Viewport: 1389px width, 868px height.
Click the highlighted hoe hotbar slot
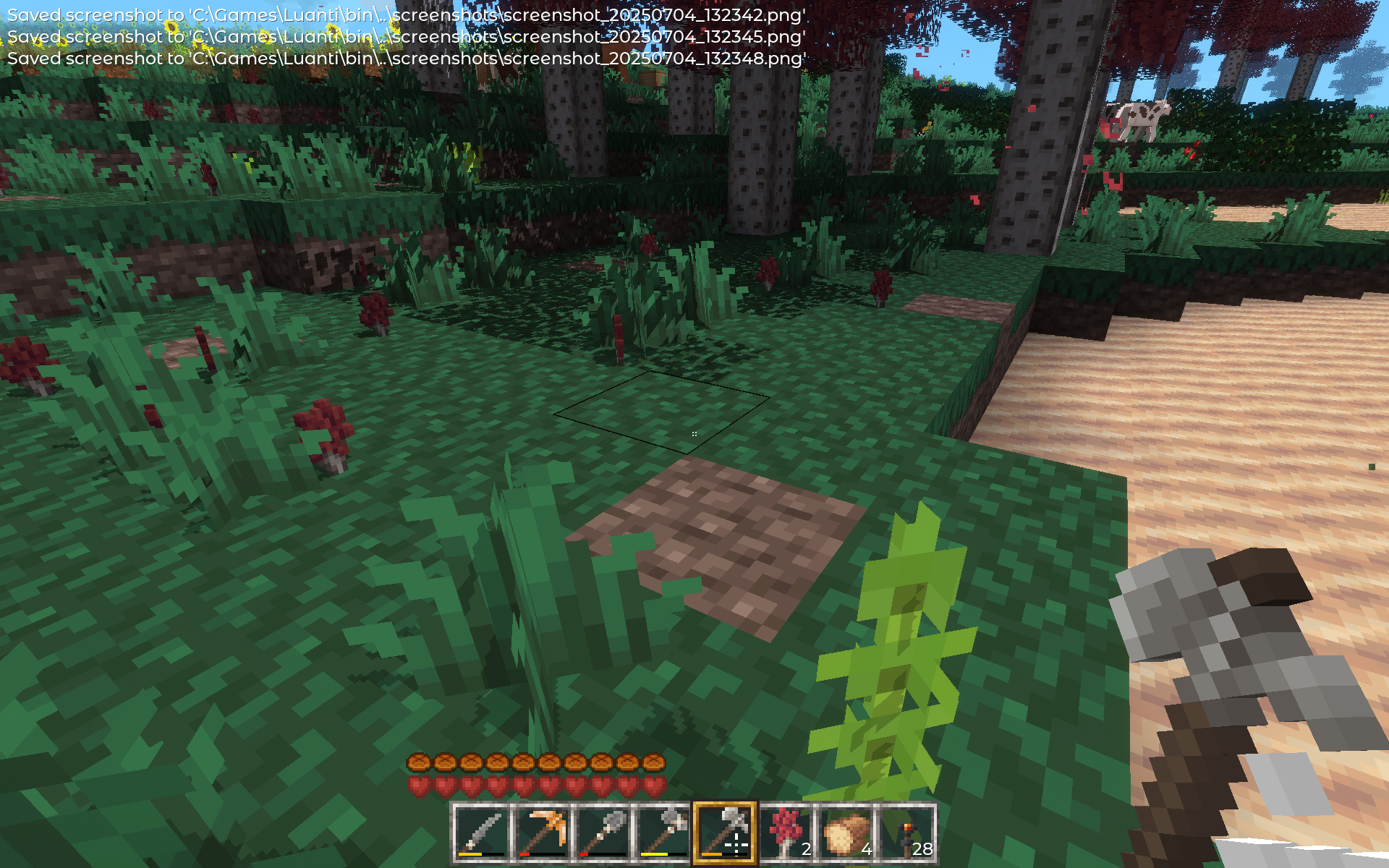(x=725, y=833)
